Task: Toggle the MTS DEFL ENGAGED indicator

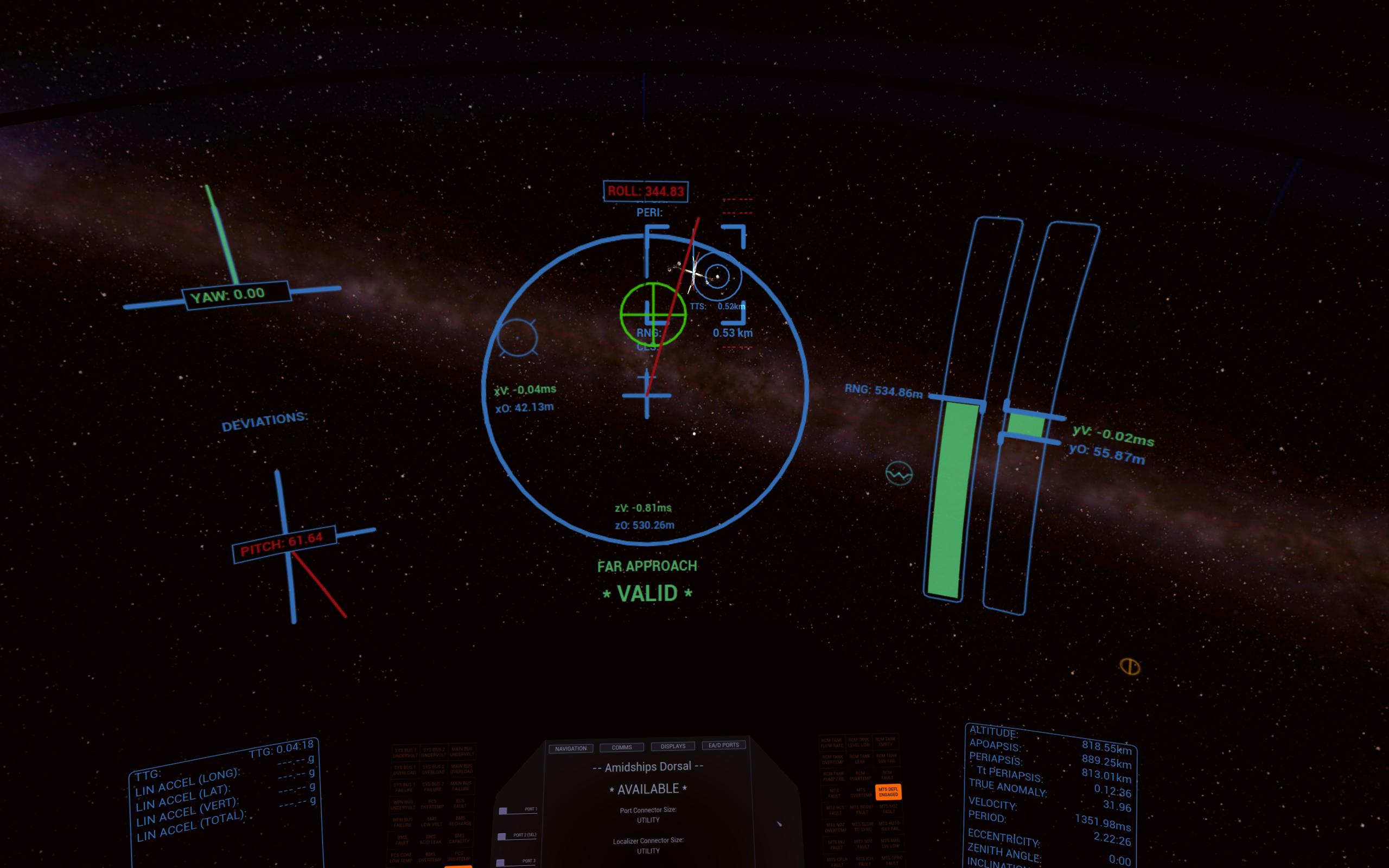Action: coord(889,792)
